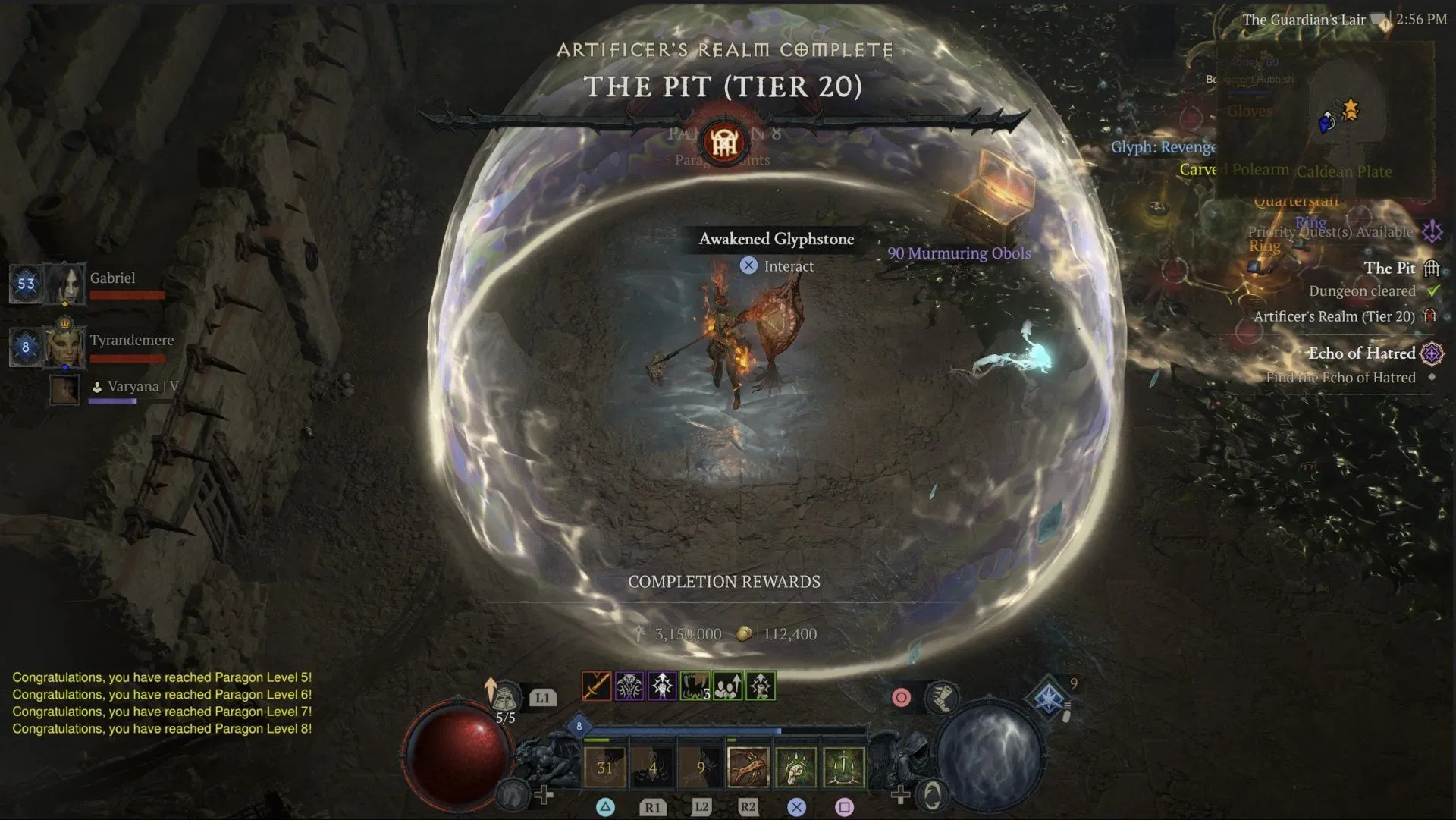Click the Artificer's Realm red portal icon

1429,317
